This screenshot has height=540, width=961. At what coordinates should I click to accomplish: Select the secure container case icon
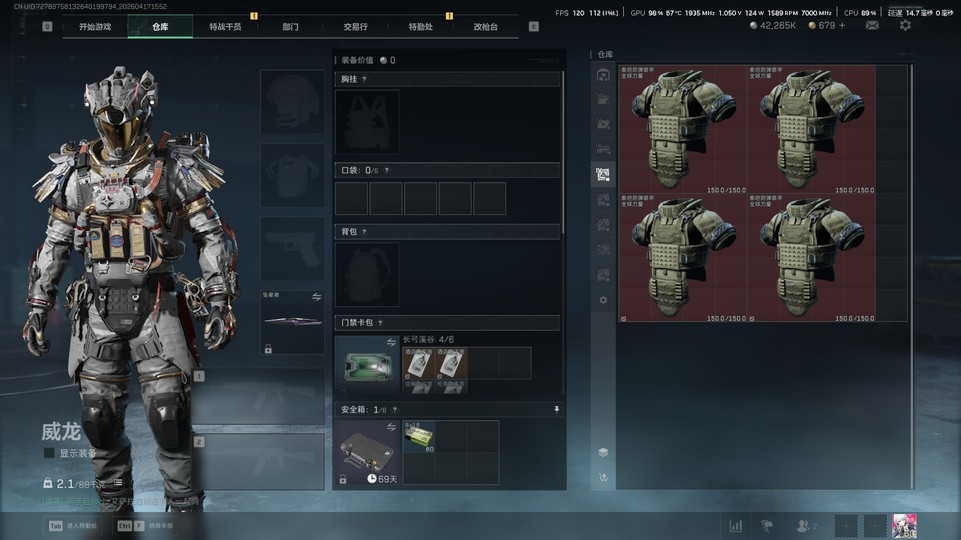[367, 446]
